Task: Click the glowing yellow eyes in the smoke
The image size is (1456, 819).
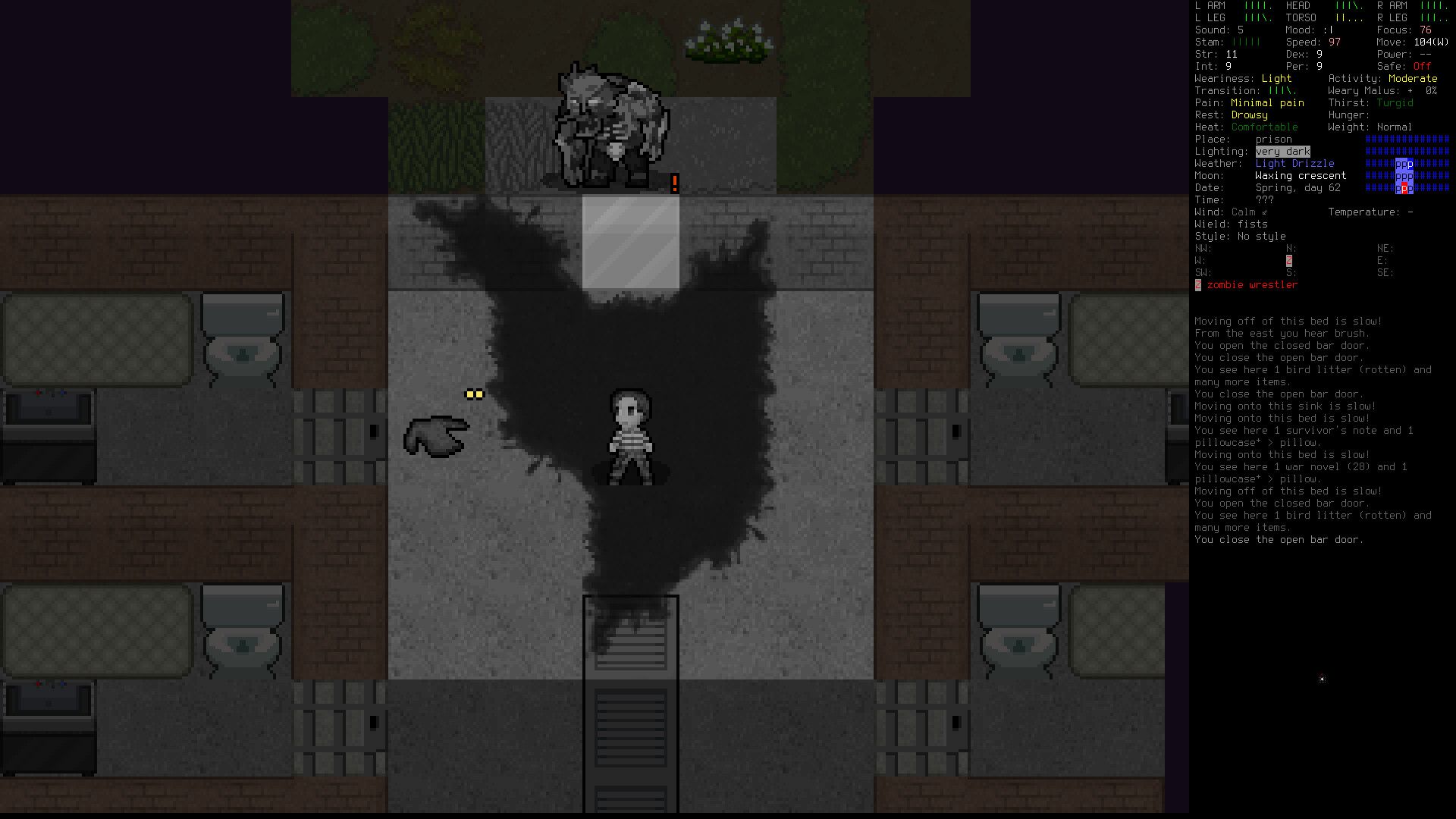Action: 474,394
